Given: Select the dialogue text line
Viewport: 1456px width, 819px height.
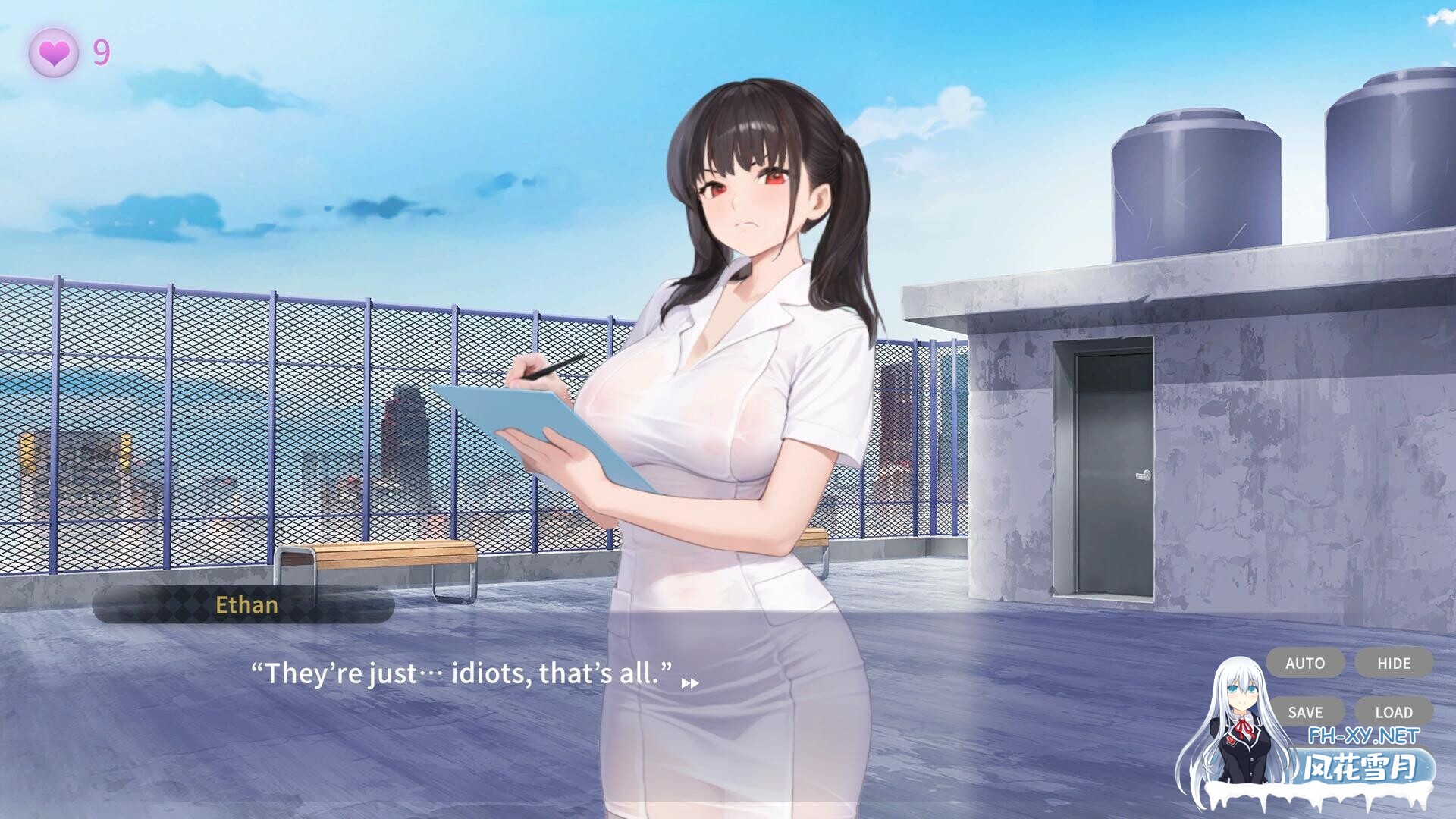Looking at the screenshot, I should click(461, 673).
